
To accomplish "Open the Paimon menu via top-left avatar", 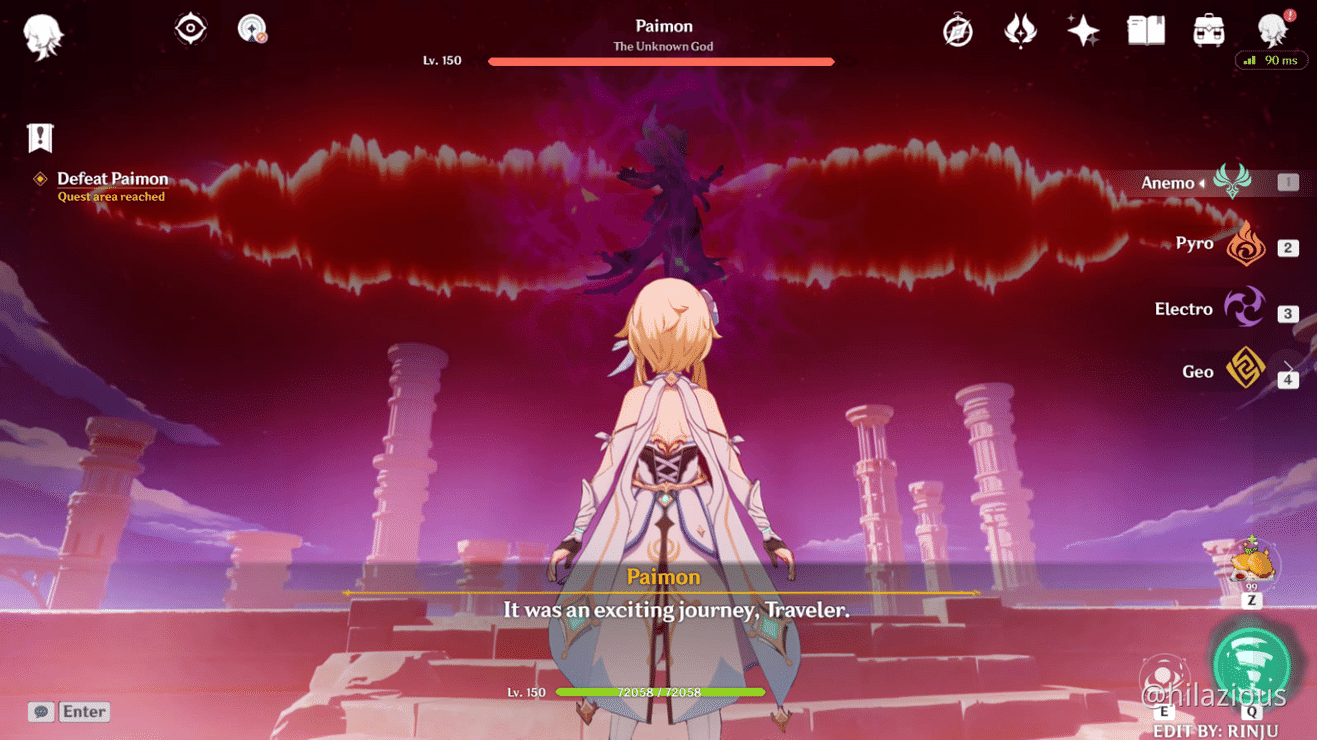I will [x=42, y=35].
